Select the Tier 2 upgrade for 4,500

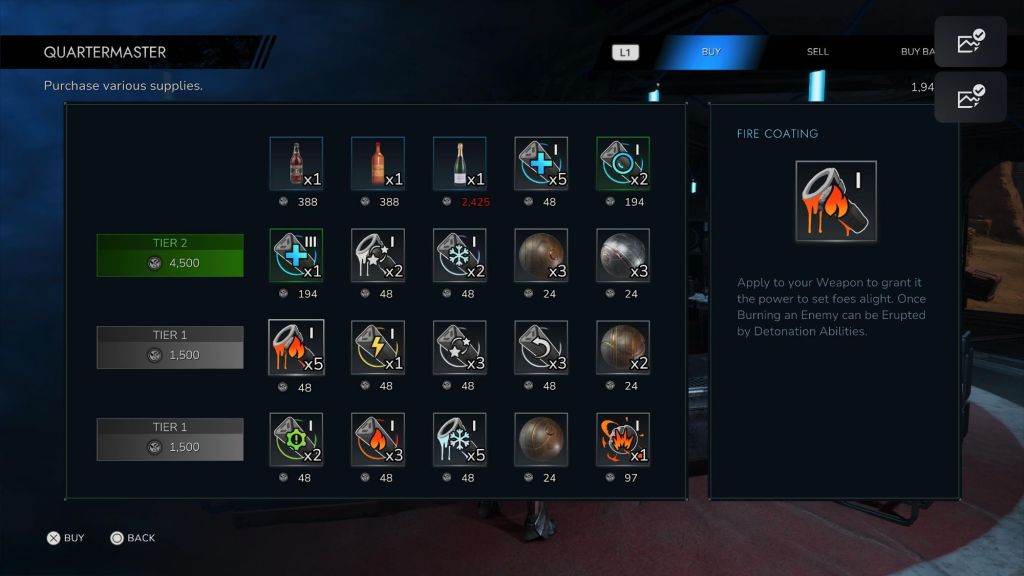(170, 255)
